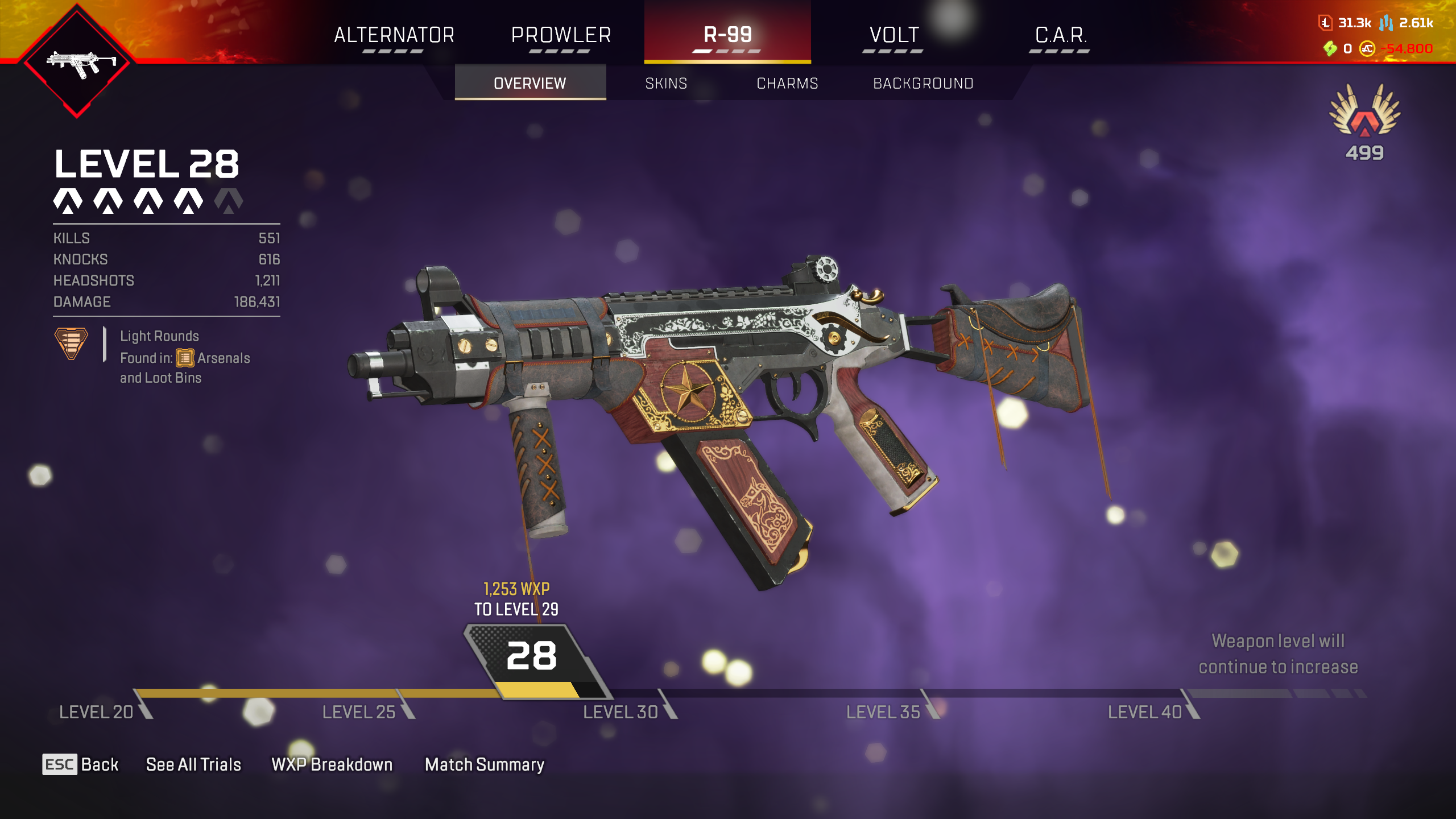Select the Level 30 milestone marker

tap(621, 712)
